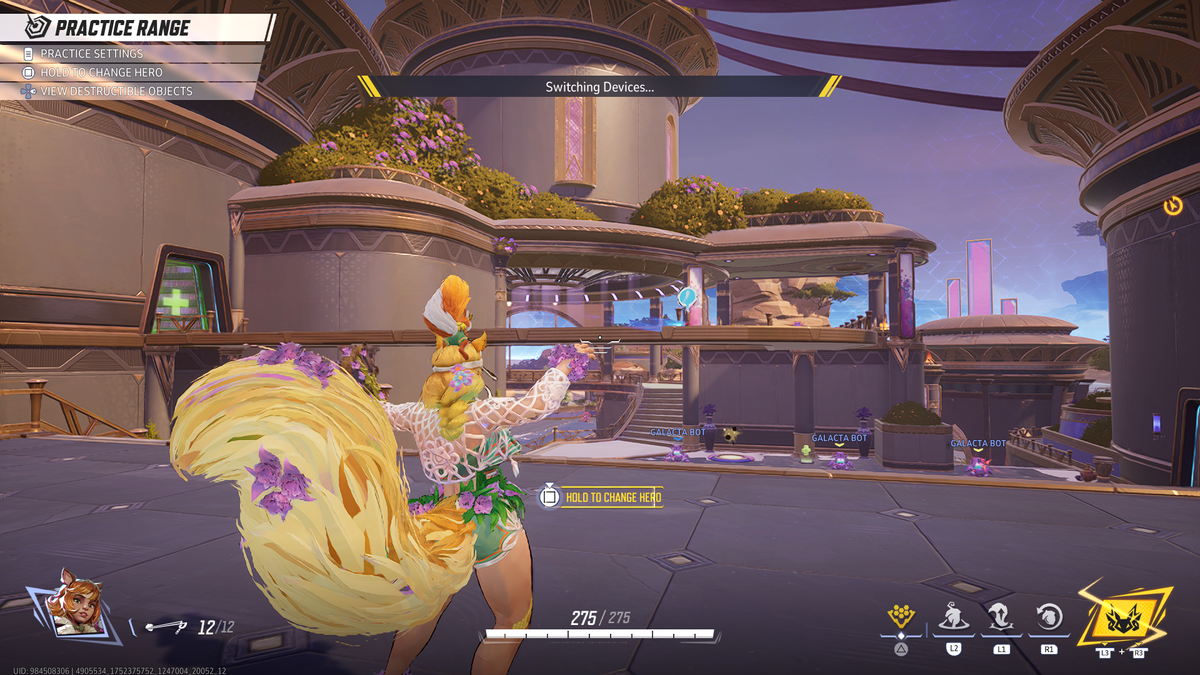Activate the golden acorn cluster ability icon
Screen dimensions: 1200x675
[x=901, y=617]
